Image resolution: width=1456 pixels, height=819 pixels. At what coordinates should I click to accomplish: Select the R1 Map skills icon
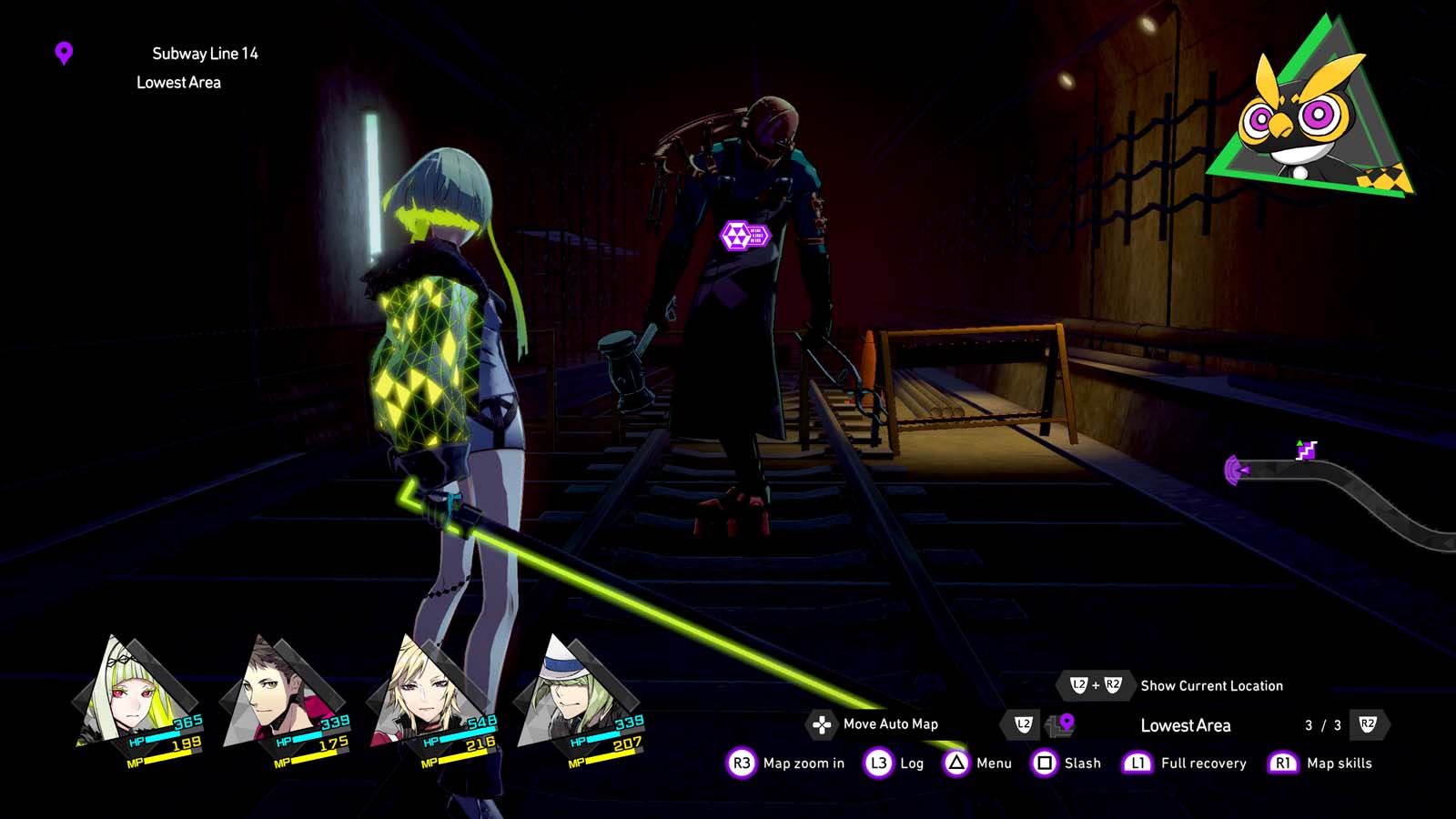click(x=1283, y=763)
